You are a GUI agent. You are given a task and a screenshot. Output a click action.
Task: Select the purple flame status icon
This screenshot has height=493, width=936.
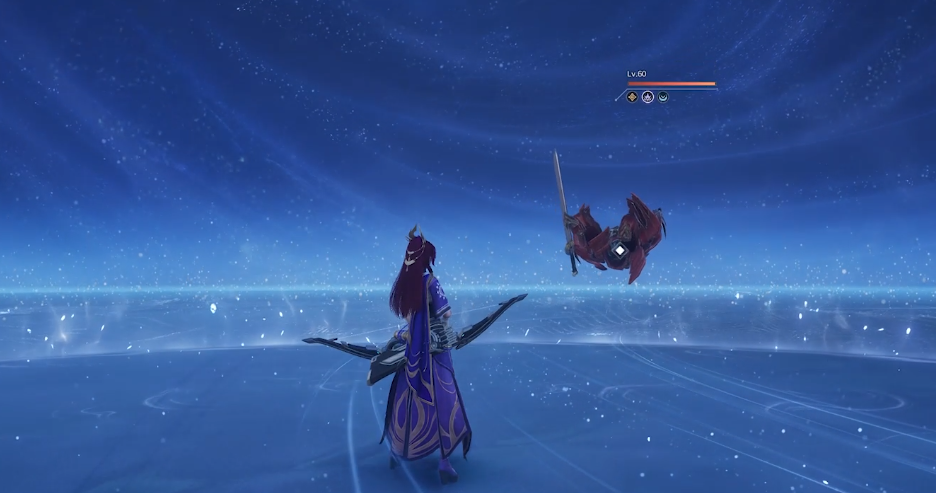click(x=647, y=97)
